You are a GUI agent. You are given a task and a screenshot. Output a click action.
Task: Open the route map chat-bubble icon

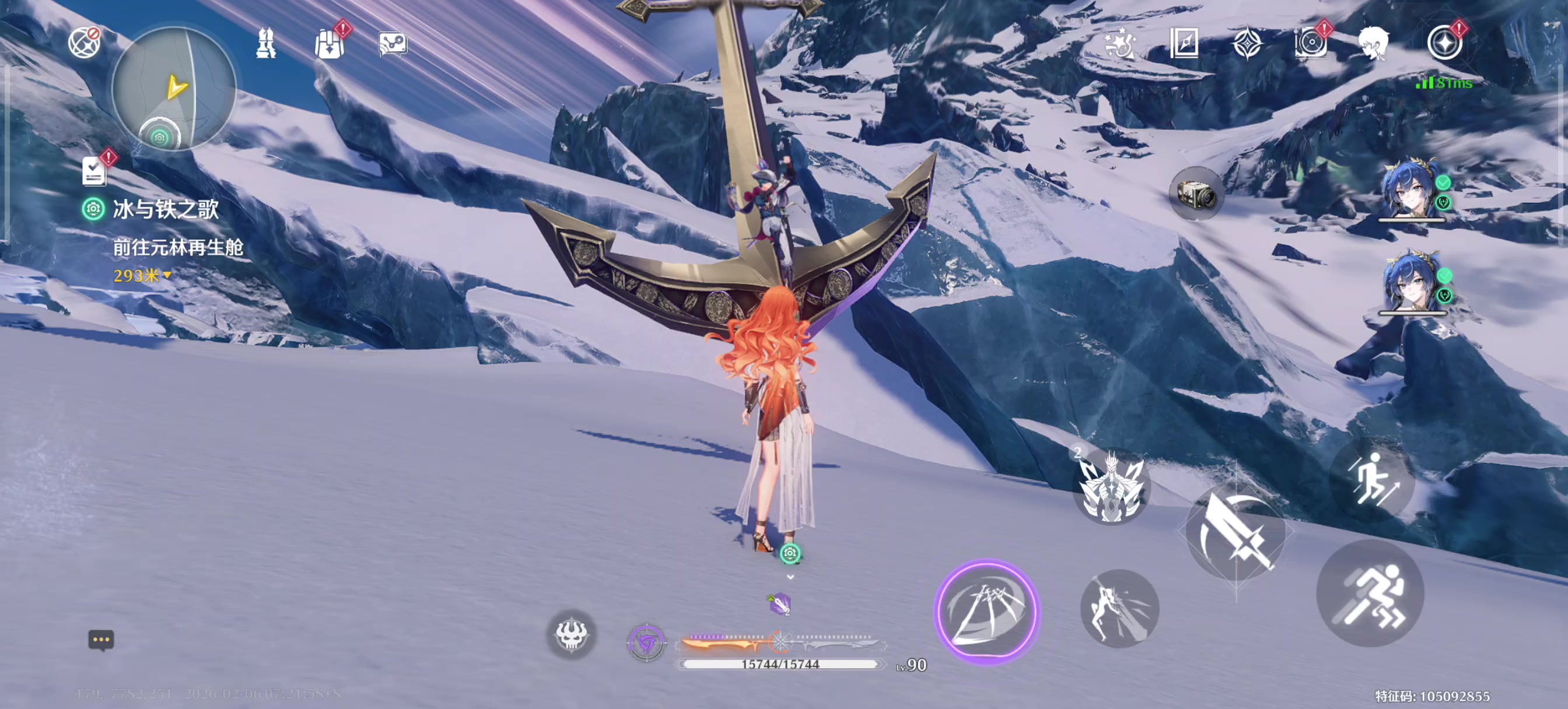pos(393,44)
